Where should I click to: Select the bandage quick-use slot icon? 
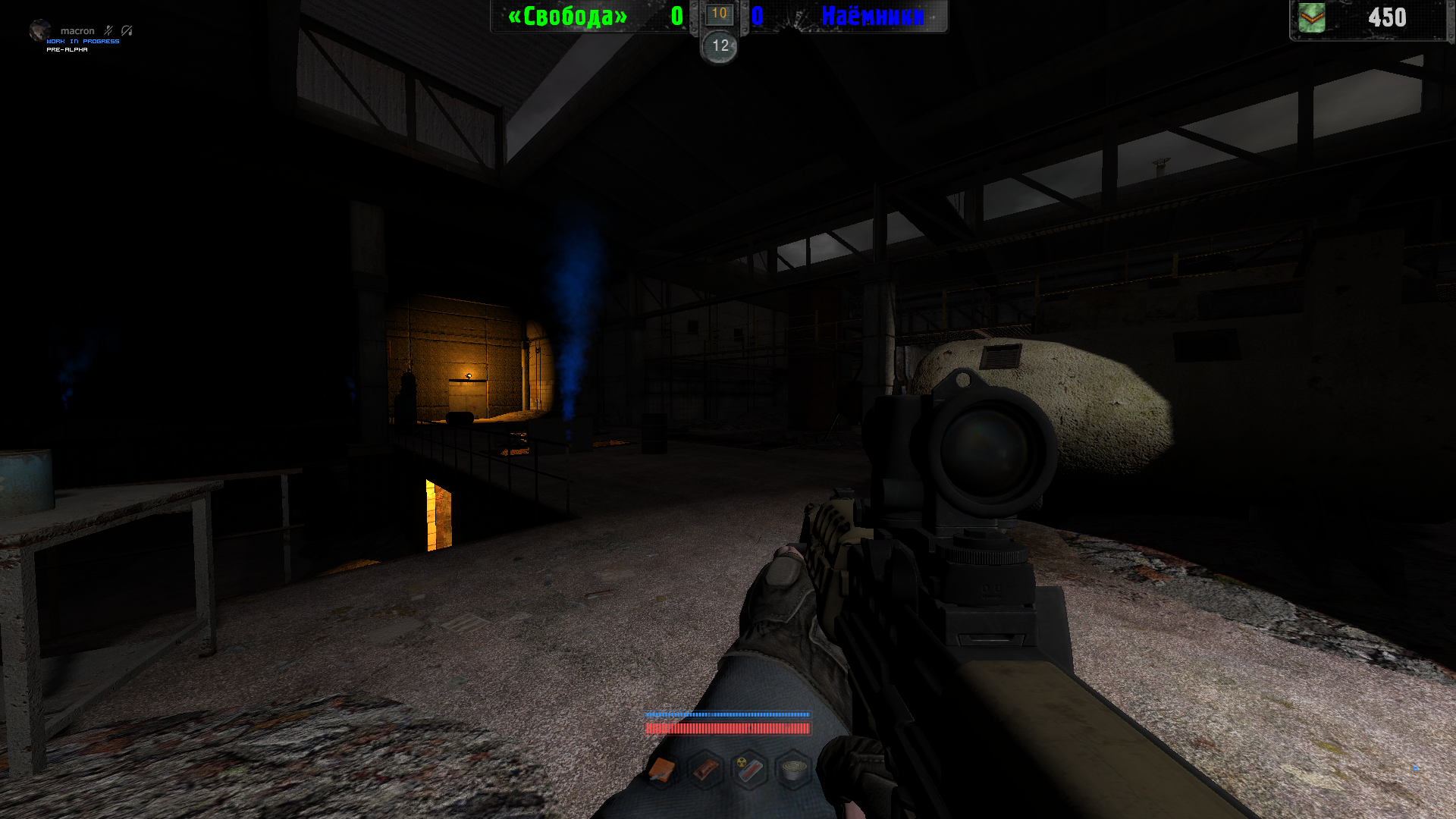click(x=705, y=770)
